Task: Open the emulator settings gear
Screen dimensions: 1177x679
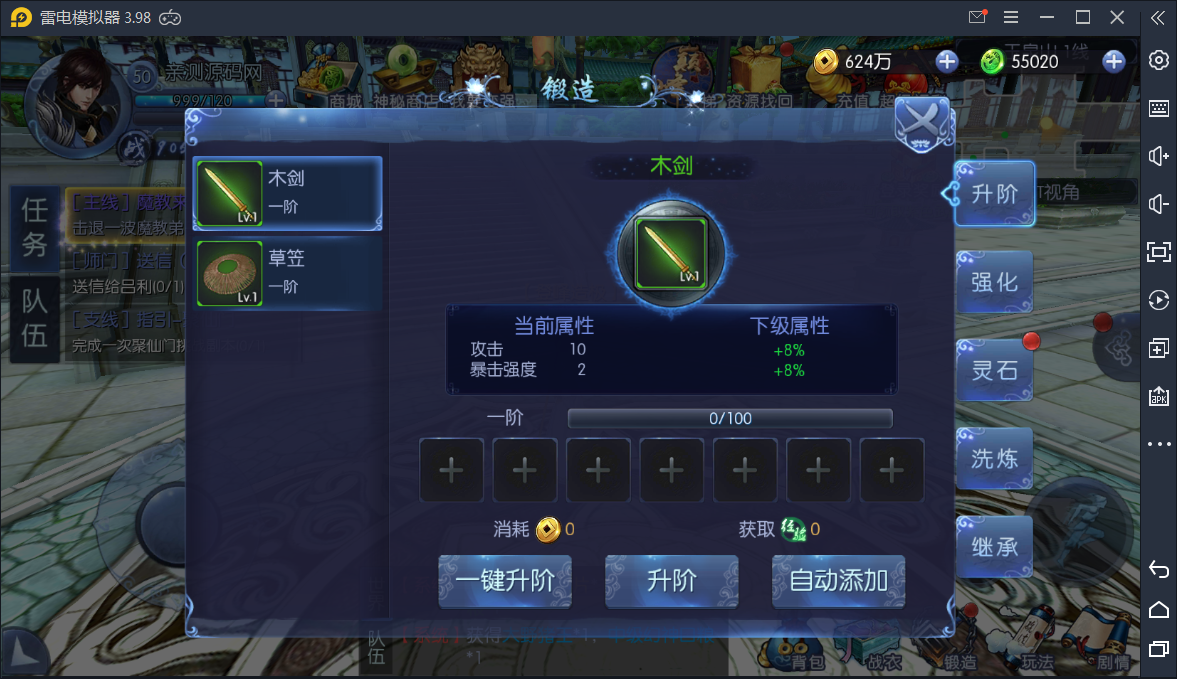Action: click(1159, 60)
